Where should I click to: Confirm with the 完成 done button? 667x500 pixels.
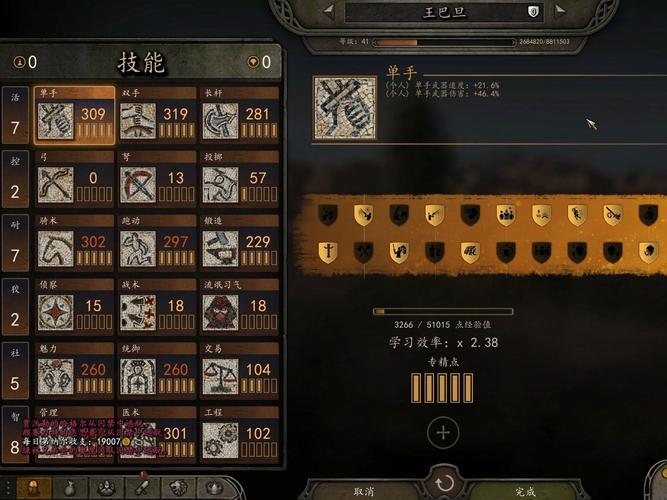click(x=525, y=491)
